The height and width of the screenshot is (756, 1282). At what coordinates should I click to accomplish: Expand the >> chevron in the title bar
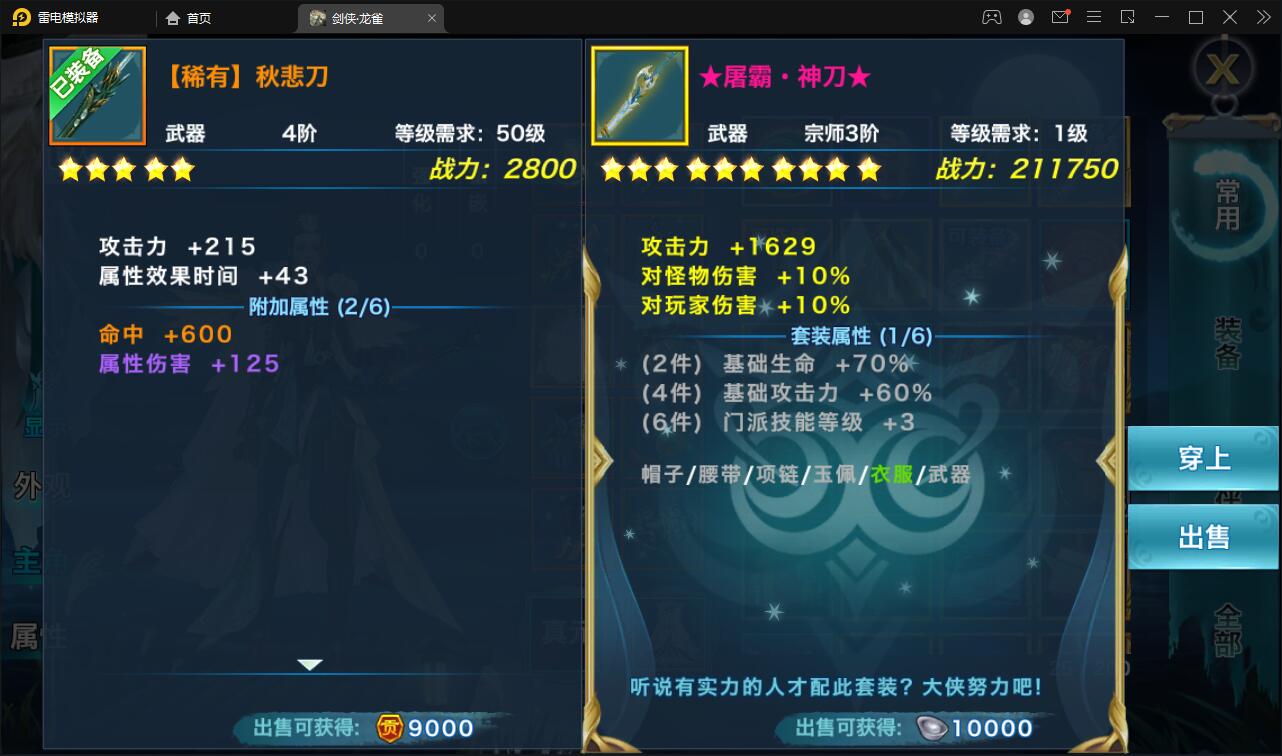(x=1261, y=17)
